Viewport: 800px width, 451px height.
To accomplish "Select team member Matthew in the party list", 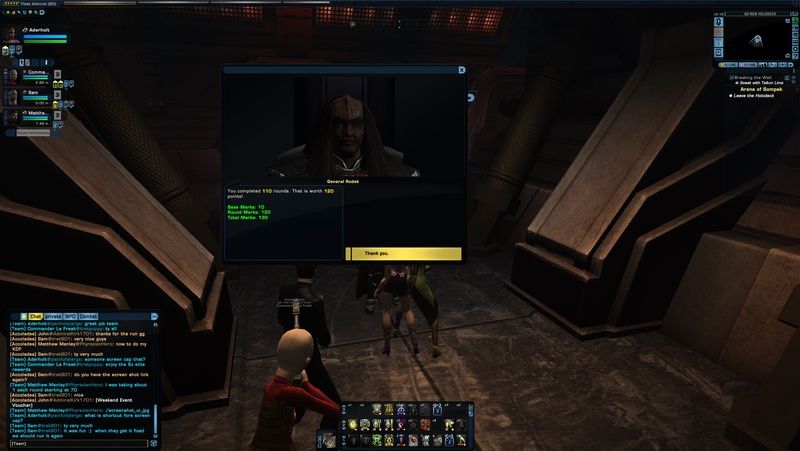I will click(x=13, y=119).
